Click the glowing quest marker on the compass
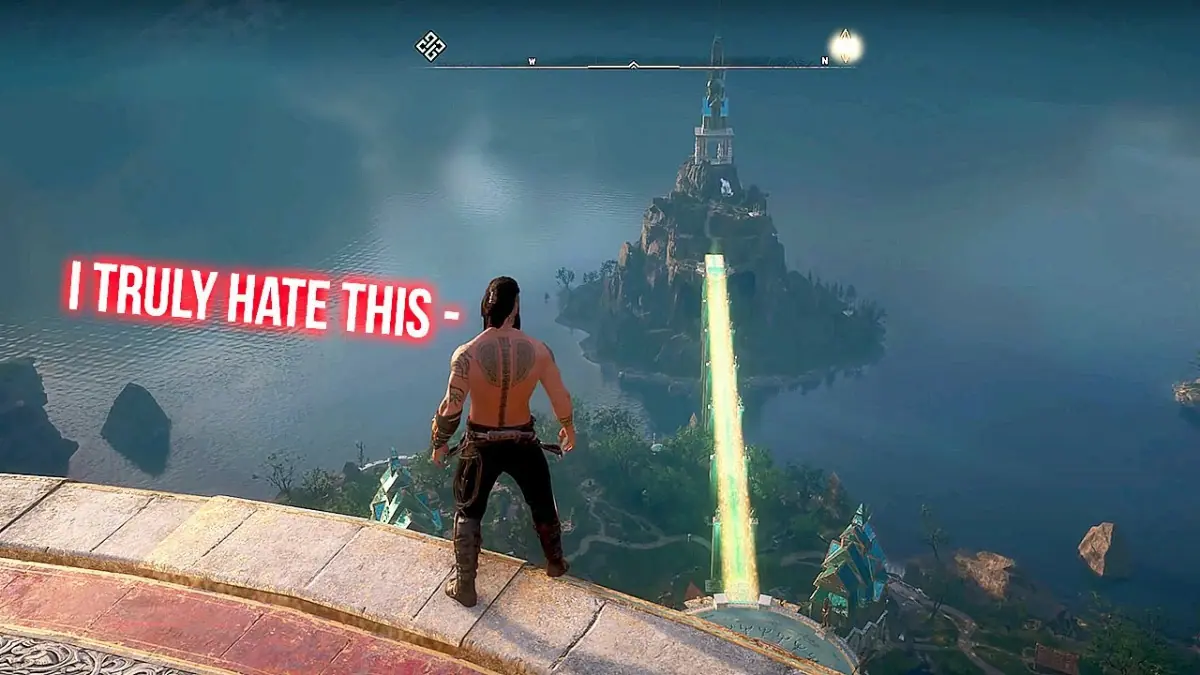Viewport: 1200px width, 675px height. point(846,46)
